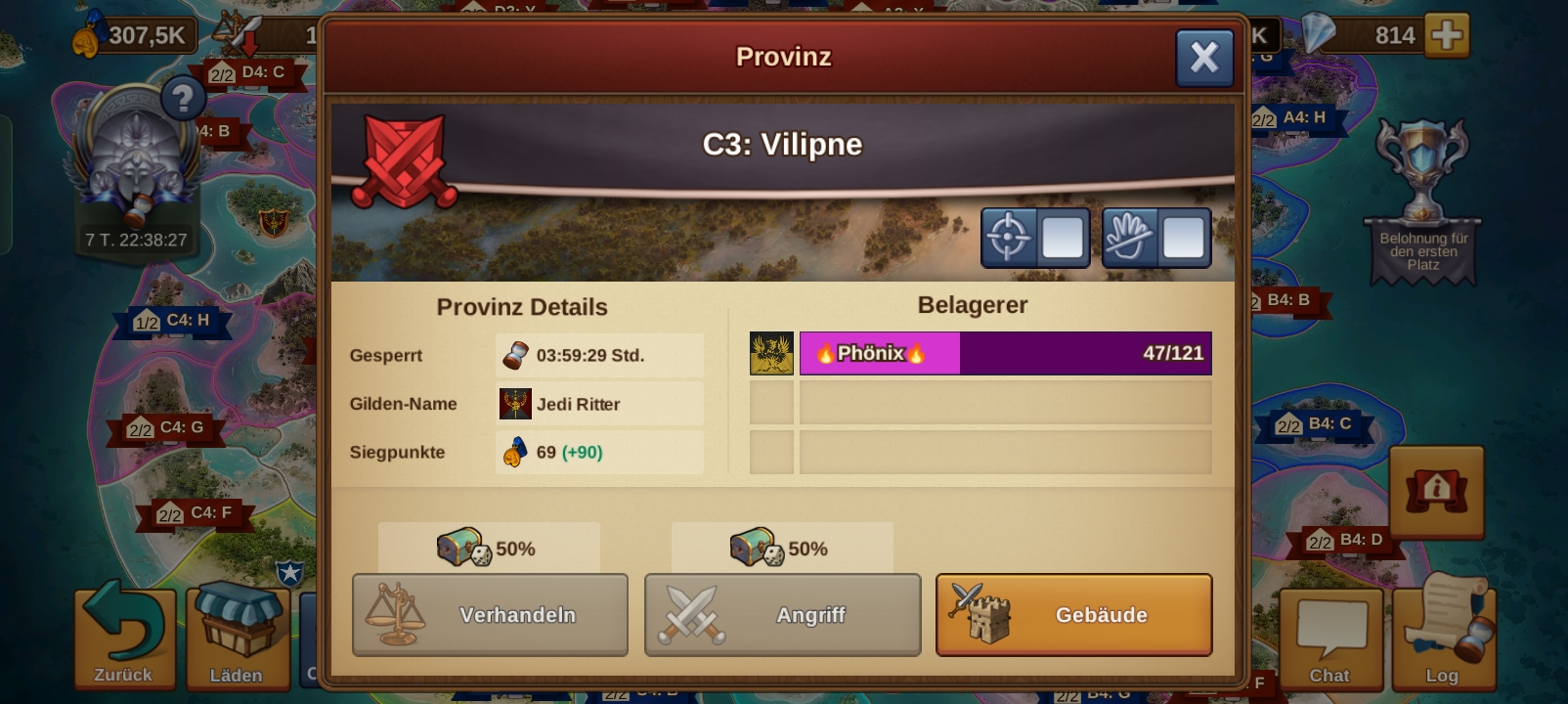The width and height of the screenshot is (1568, 704).
Task: Open the red building info button
Action: pos(1436,491)
